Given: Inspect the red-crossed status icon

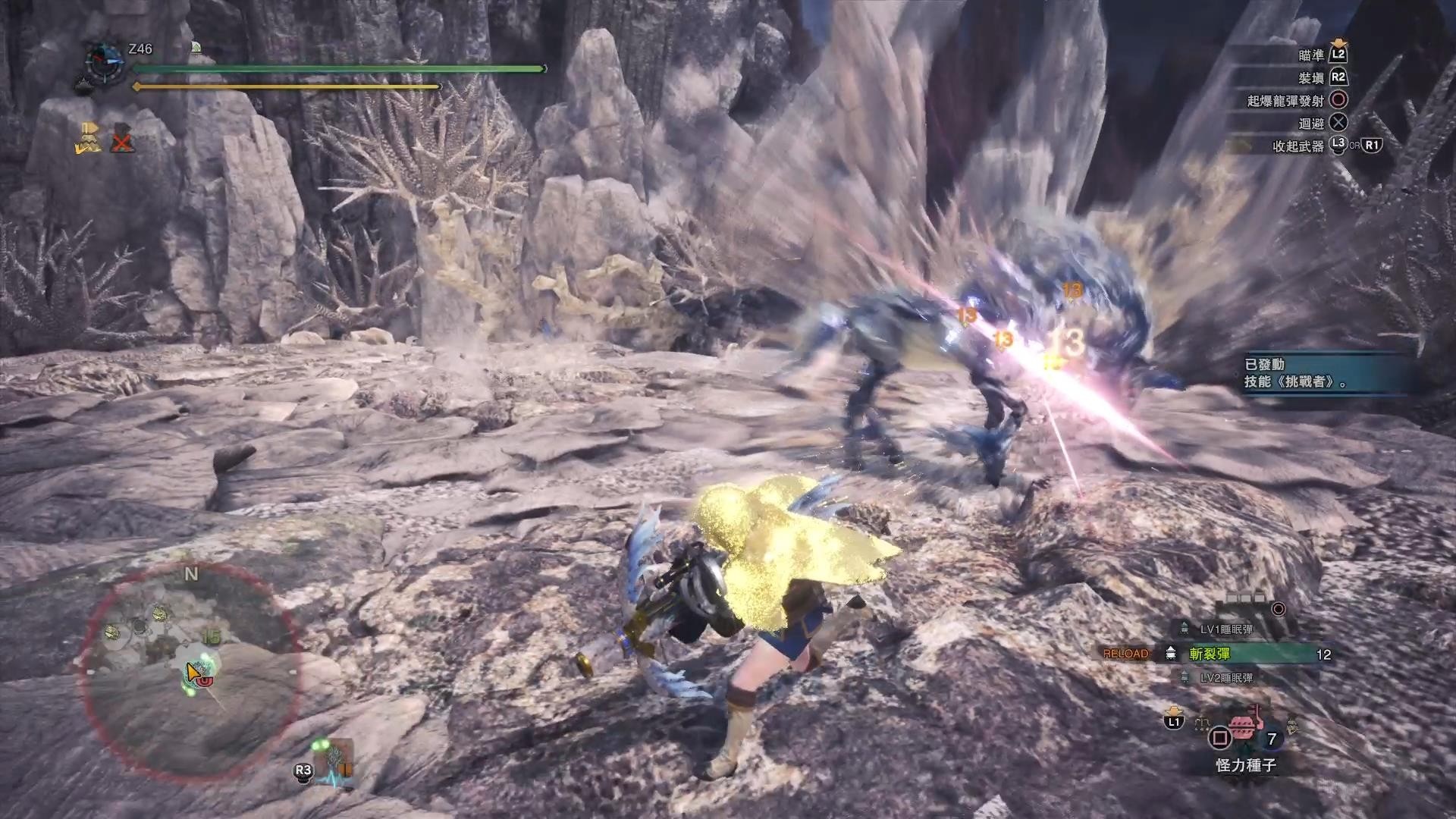Looking at the screenshot, I should 123,140.
